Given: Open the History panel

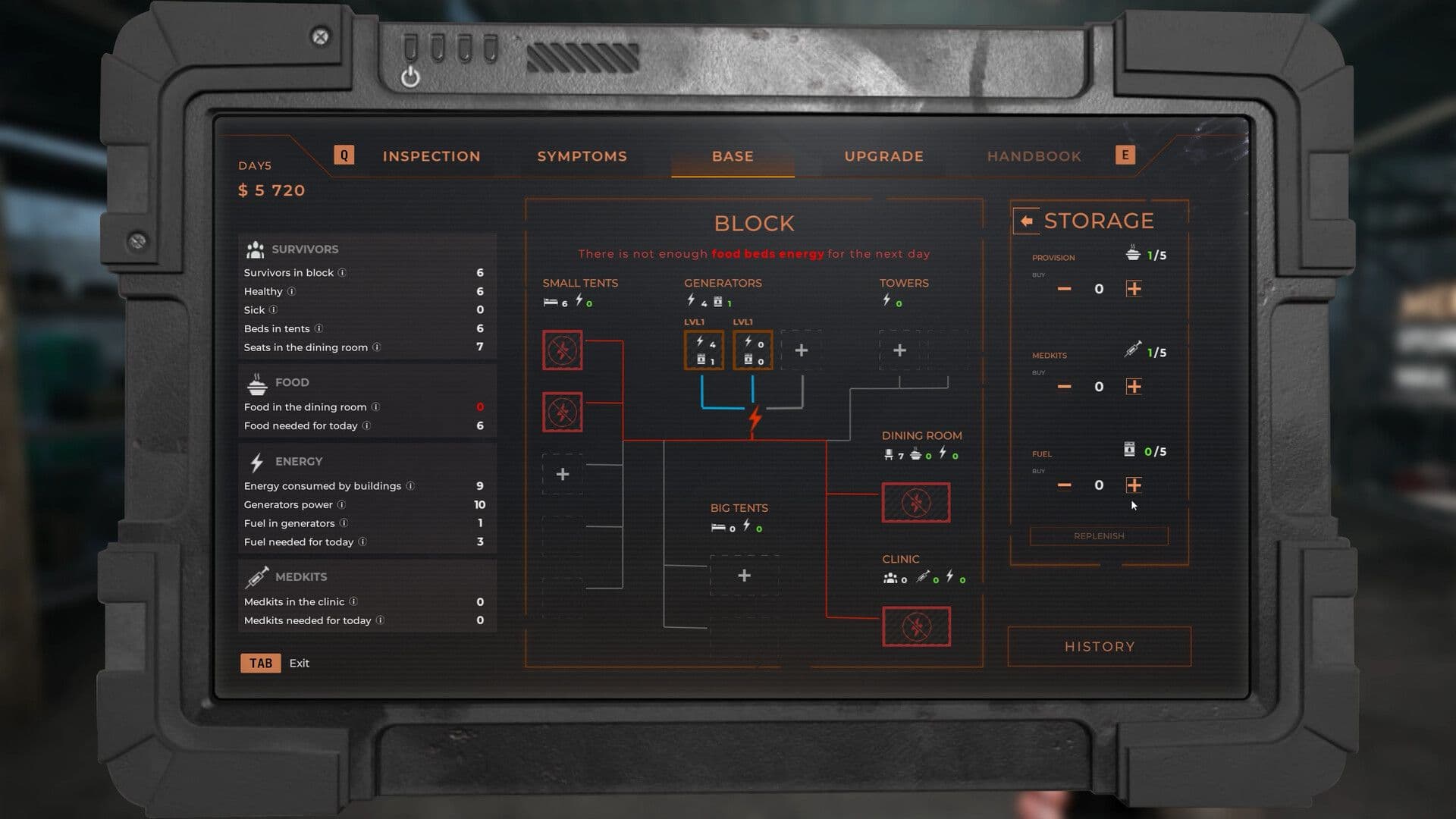Looking at the screenshot, I should (1098, 646).
